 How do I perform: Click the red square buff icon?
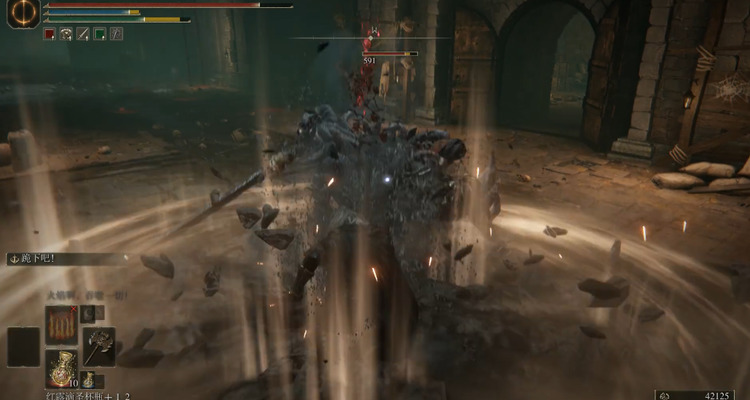click(49, 34)
